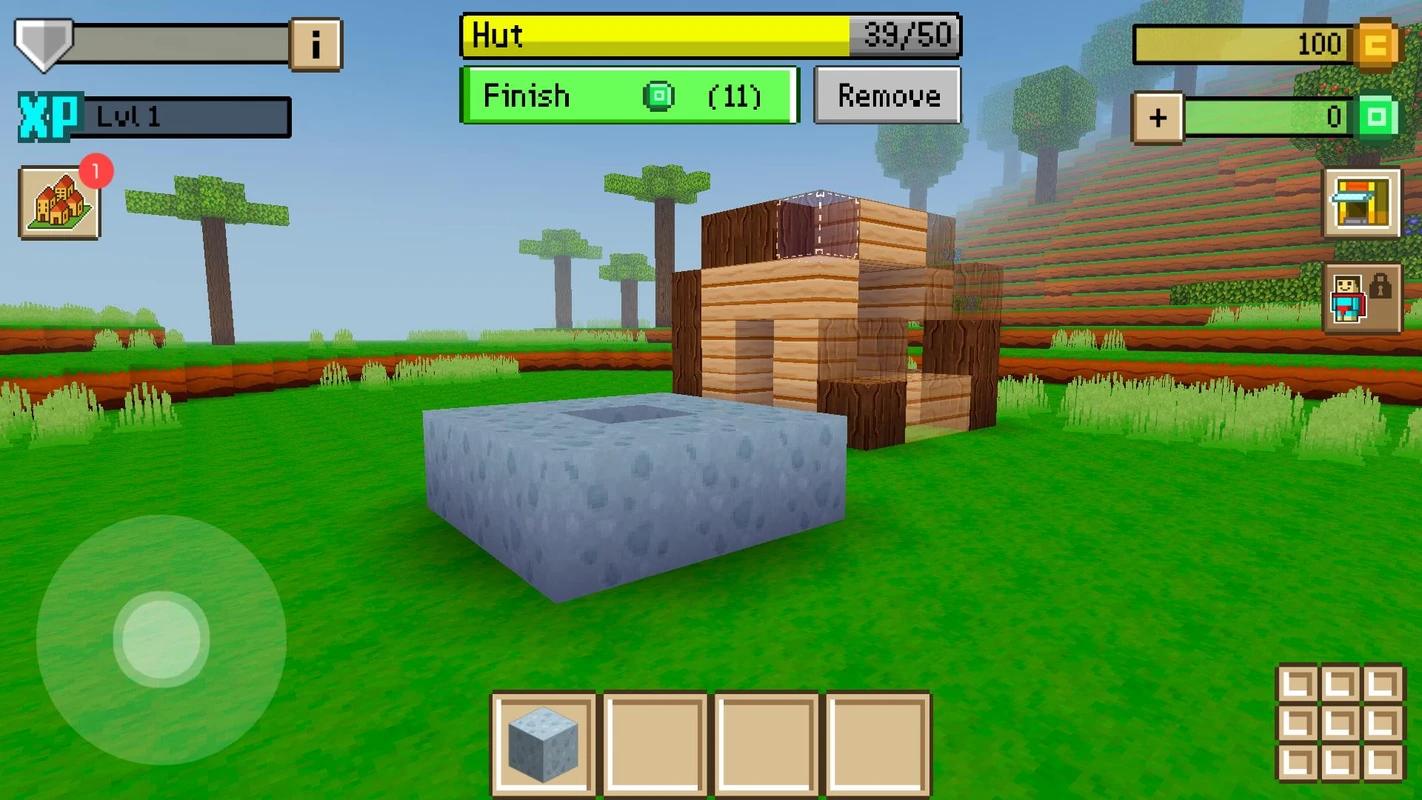Click the gem counter showing zero

pos(1270,117)
